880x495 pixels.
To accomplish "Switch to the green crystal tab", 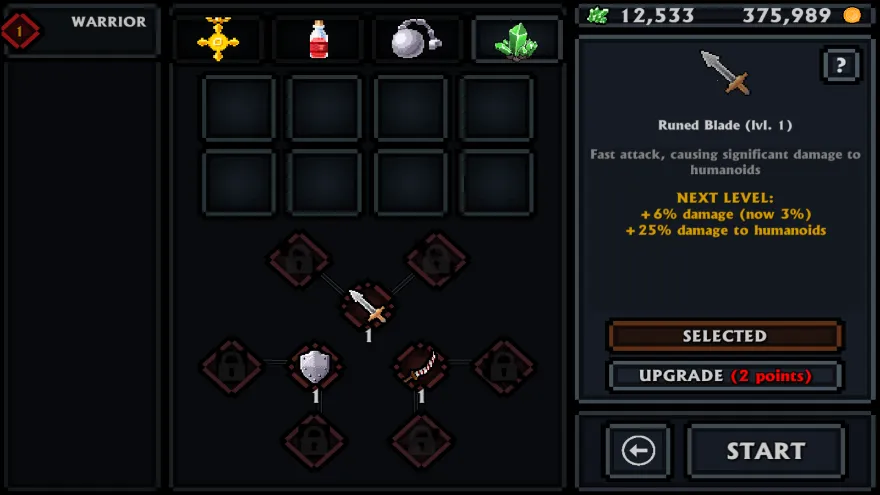I will [515, 39].
